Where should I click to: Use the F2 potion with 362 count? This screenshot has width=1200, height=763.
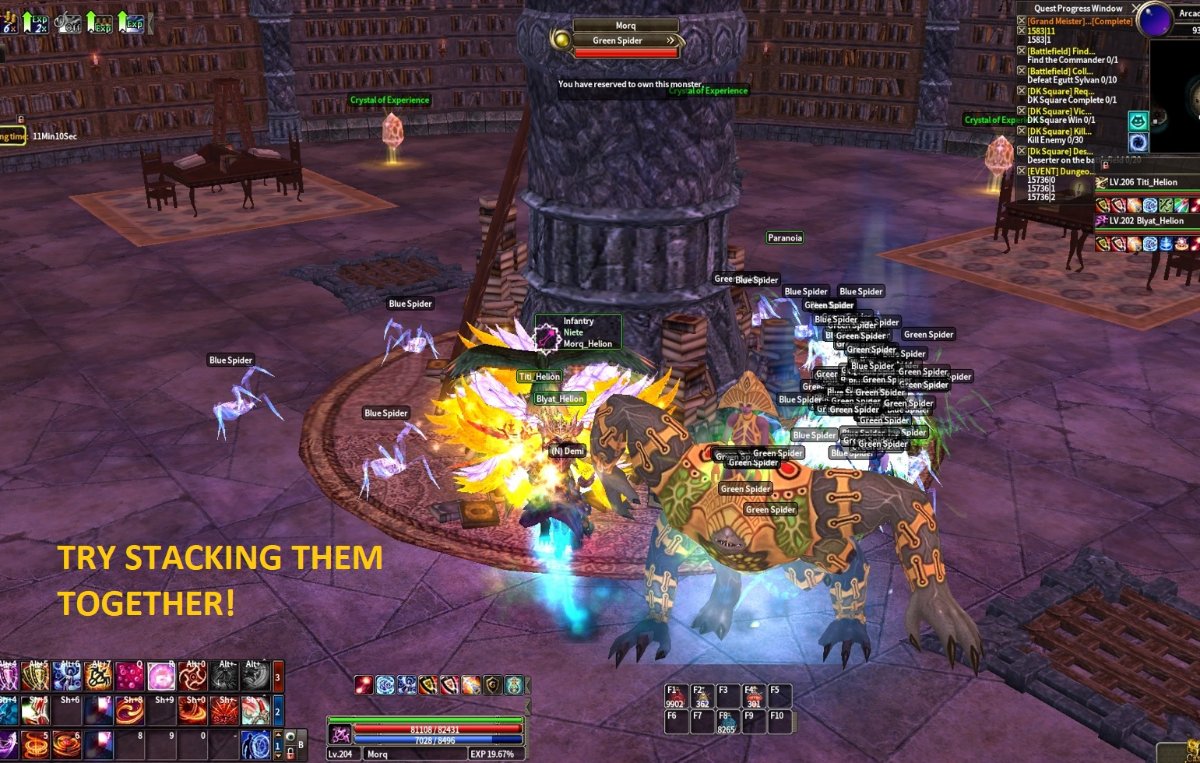pyautogui.click(x=702, y=695)
